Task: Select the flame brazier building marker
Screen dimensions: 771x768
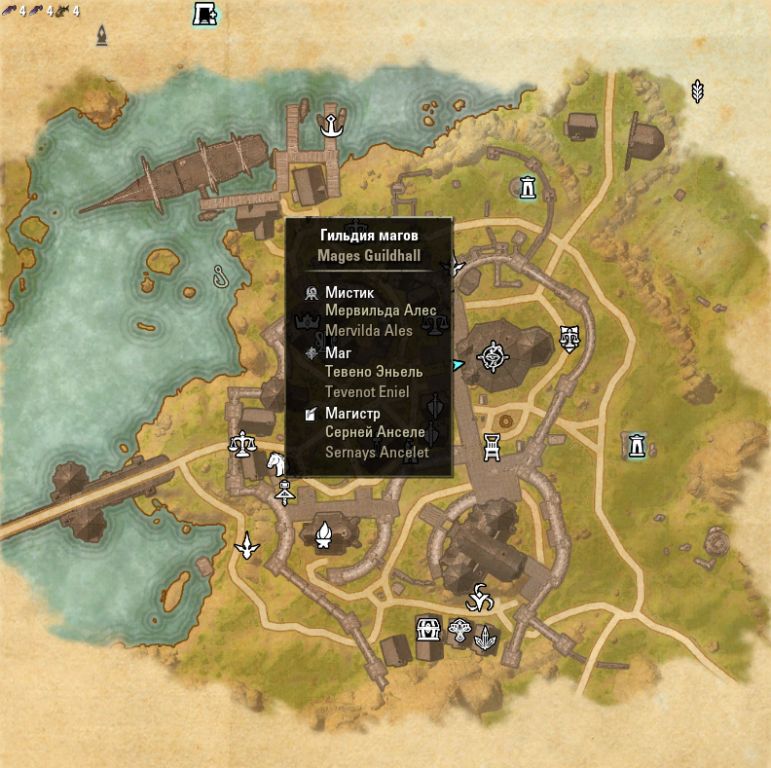Action: pyautogui.click(x=323, y=537)
